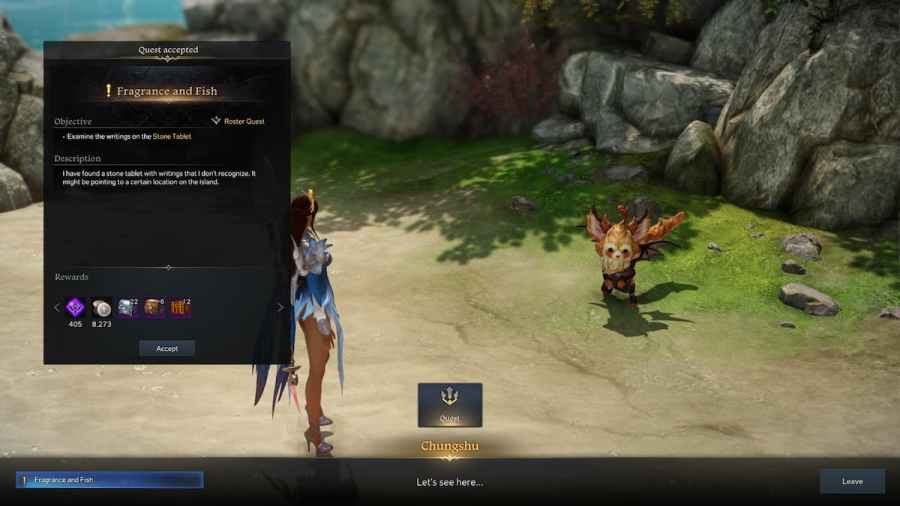
Task: Leave the conversation with Chungshu
Action: 852,481
